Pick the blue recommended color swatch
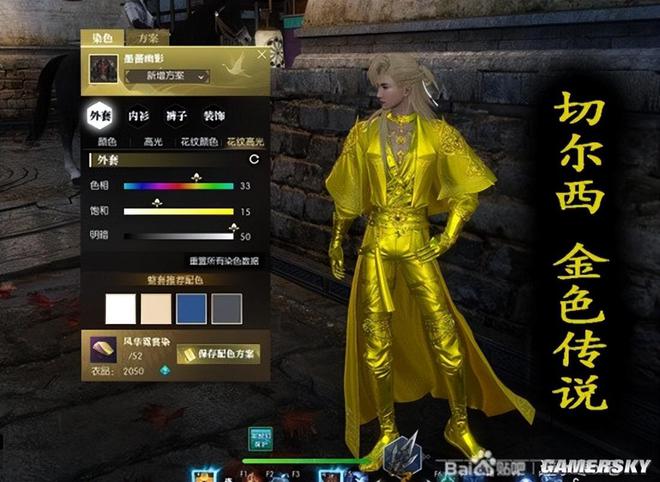This screenshot has height=482, width=660. pyautogui.click(x=191, y=308)
